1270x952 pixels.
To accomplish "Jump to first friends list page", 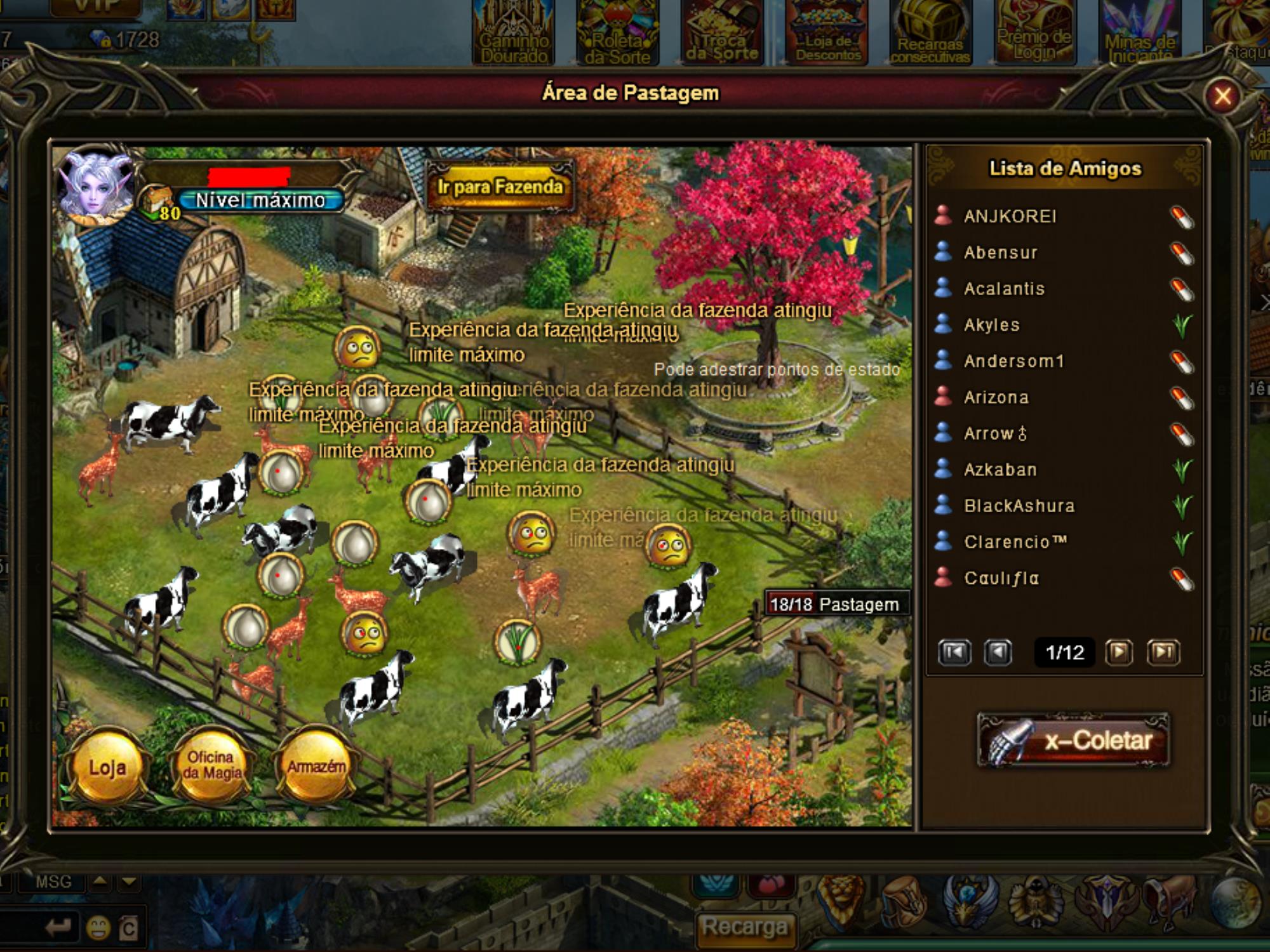I will coord(954,652).
